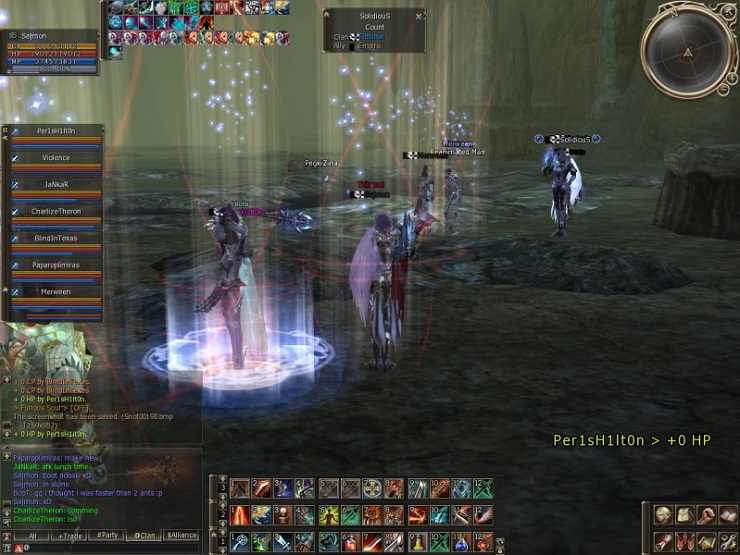Select the #Party chat tab
The height and width of the screenshot is (555, 740).
(x=108, y=536)
